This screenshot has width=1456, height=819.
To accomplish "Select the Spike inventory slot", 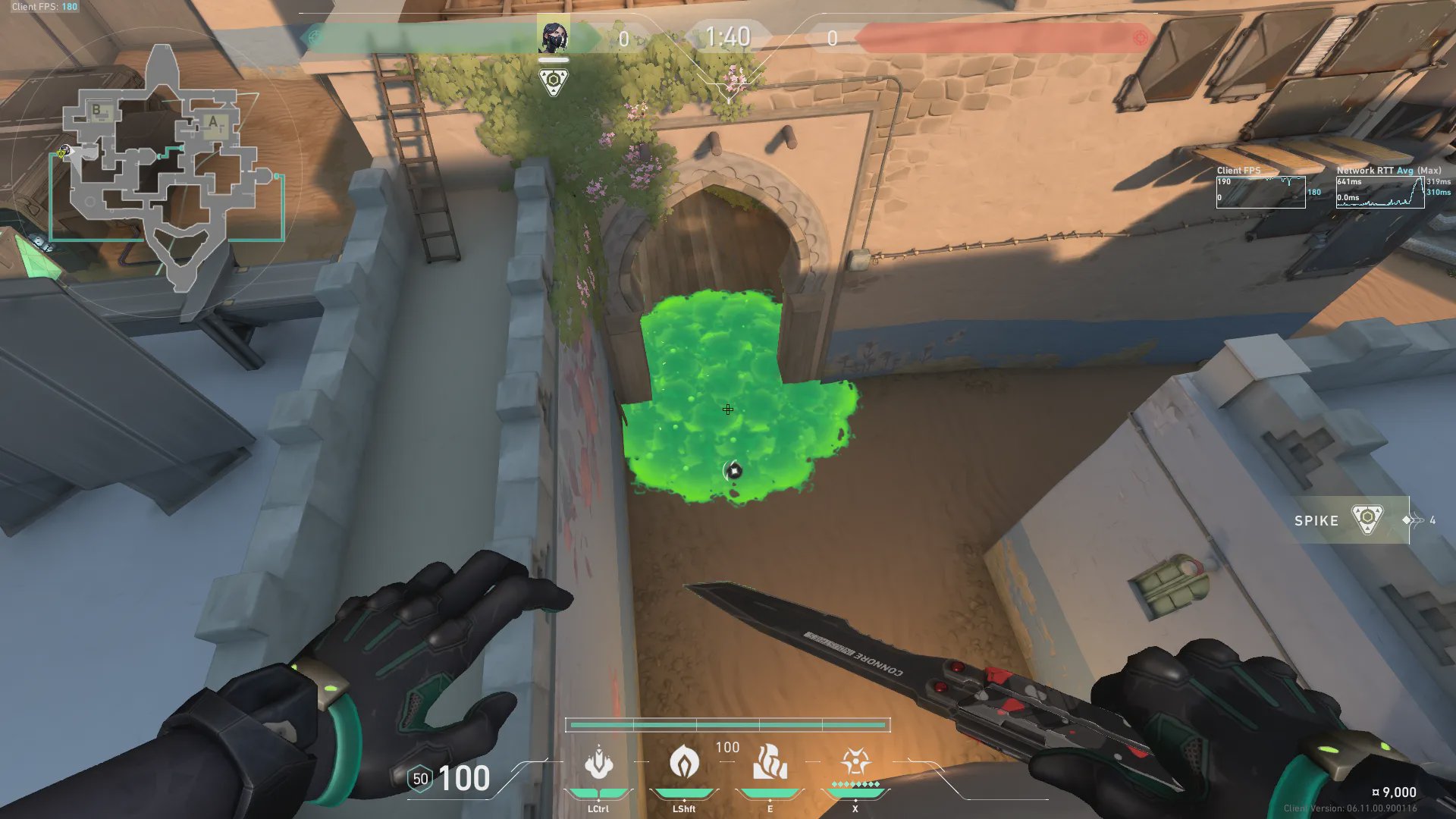I will (1350, 520).
